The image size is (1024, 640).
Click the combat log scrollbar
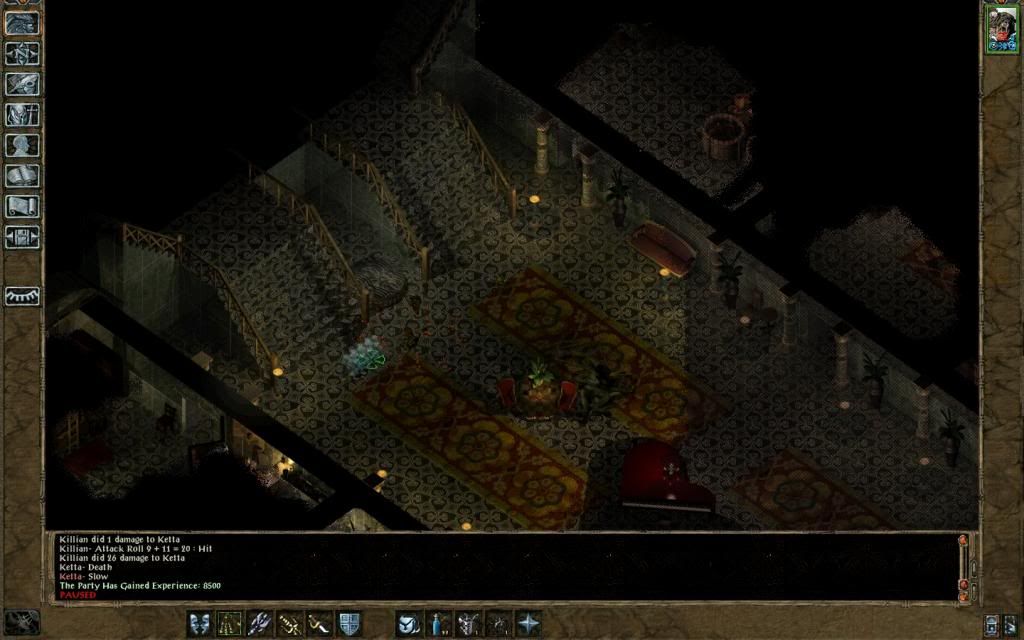(964, 567)
